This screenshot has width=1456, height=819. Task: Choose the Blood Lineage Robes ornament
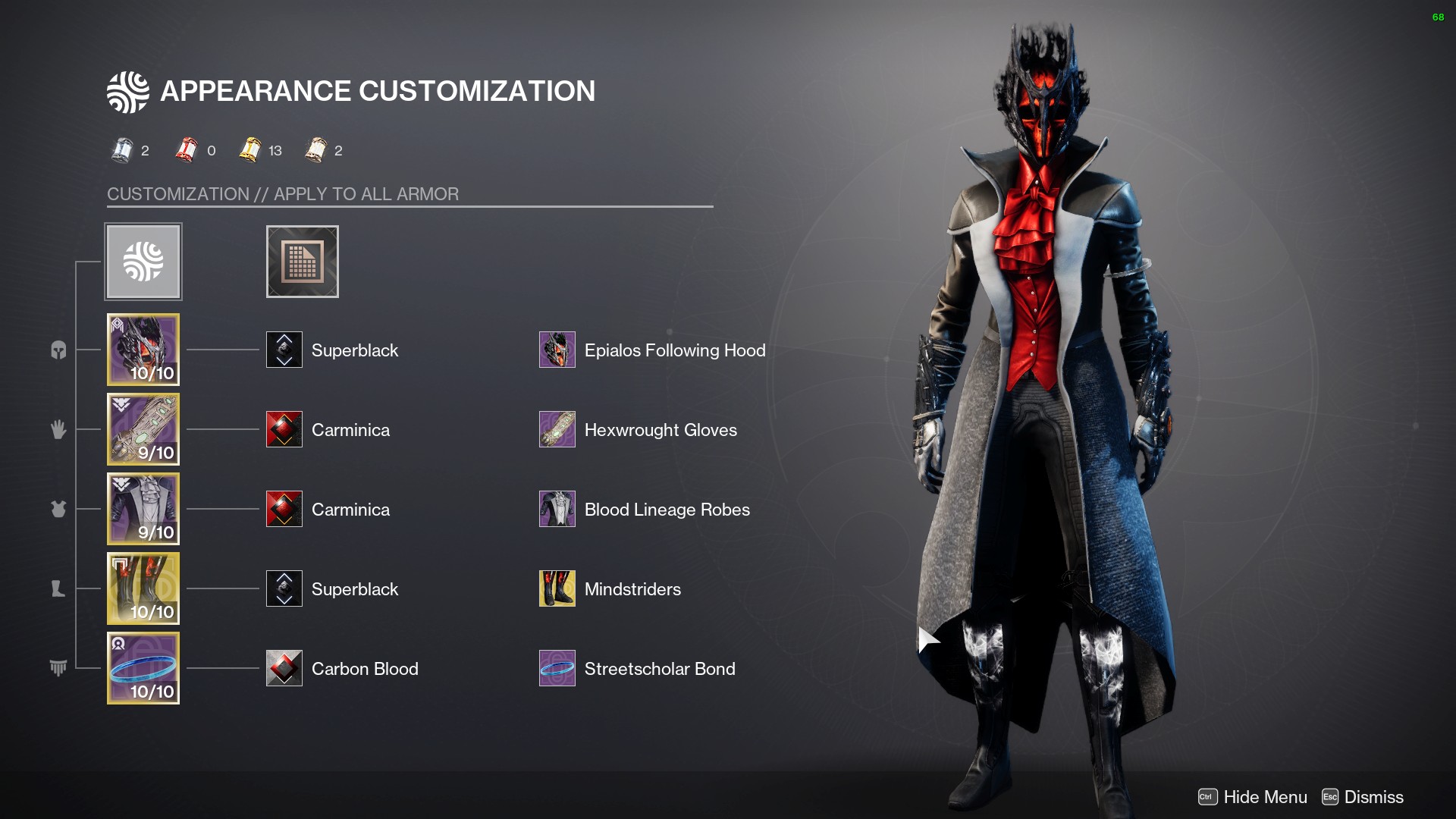(x=557, y=509)
